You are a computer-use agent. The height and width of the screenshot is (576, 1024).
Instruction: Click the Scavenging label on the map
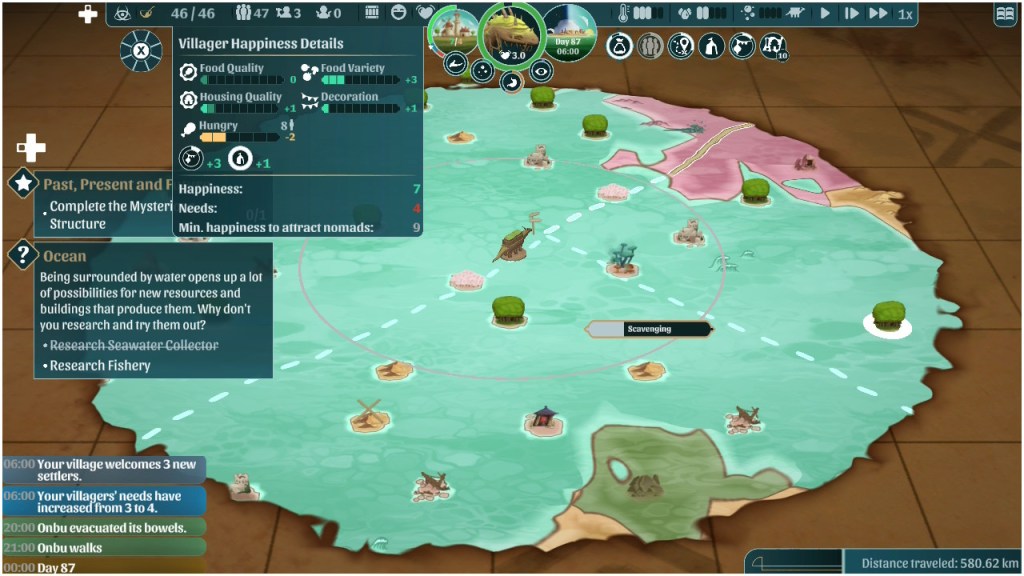pos(649,329)
